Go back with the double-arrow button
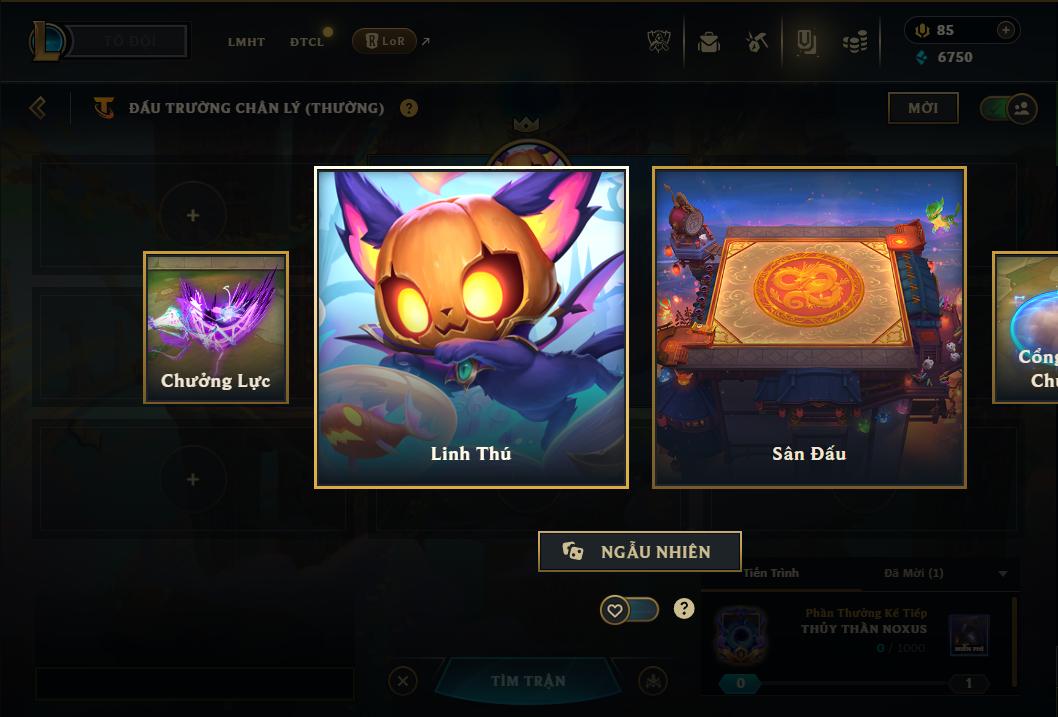This screenshot has width=1058, height=717. pyautogui.click(x=38, y=108)
